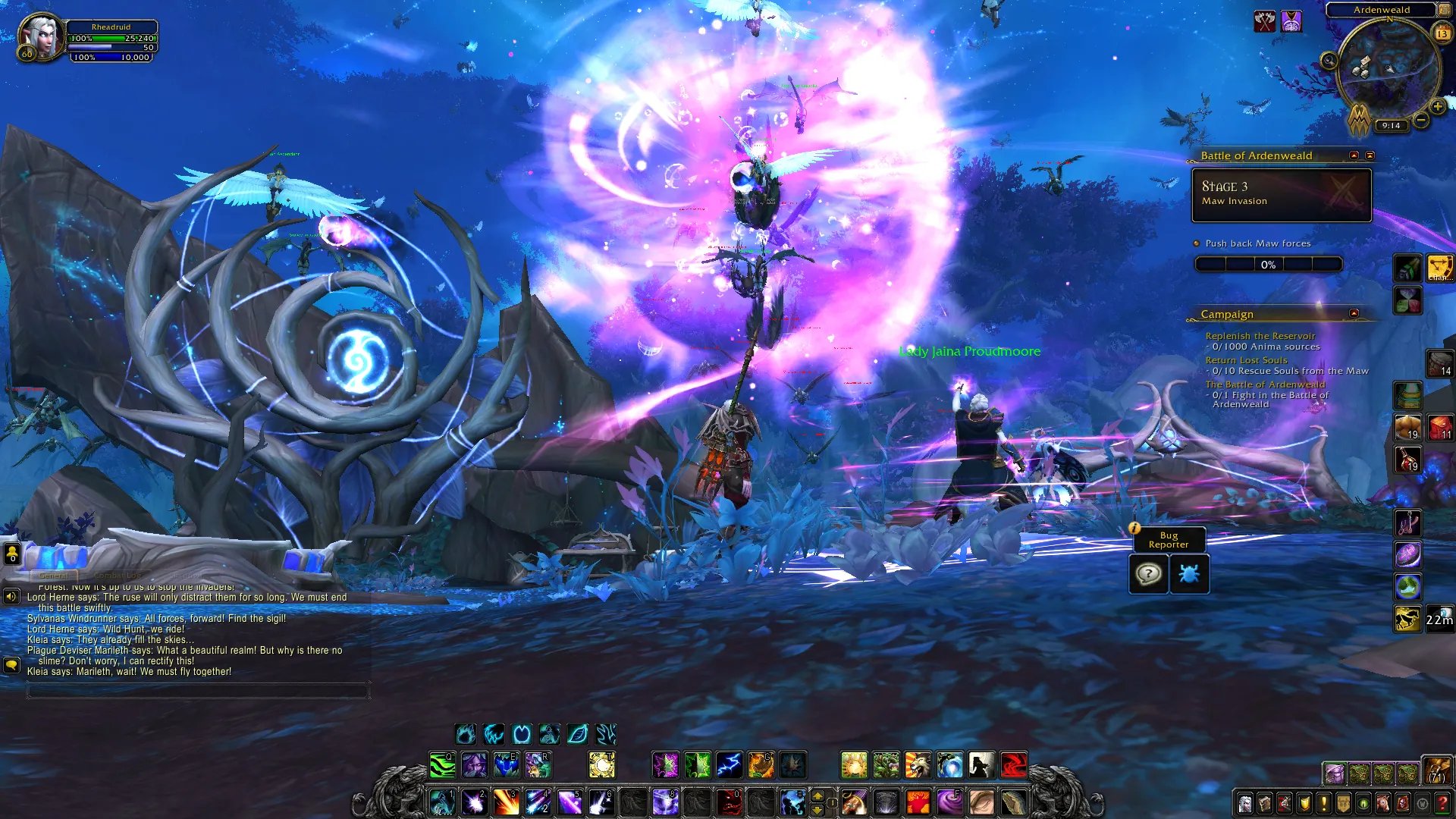1456x819 pixels.
Task: Select the Replenish the Reservoir quest
Action: pyautogui.click(x=1260, y=336)
